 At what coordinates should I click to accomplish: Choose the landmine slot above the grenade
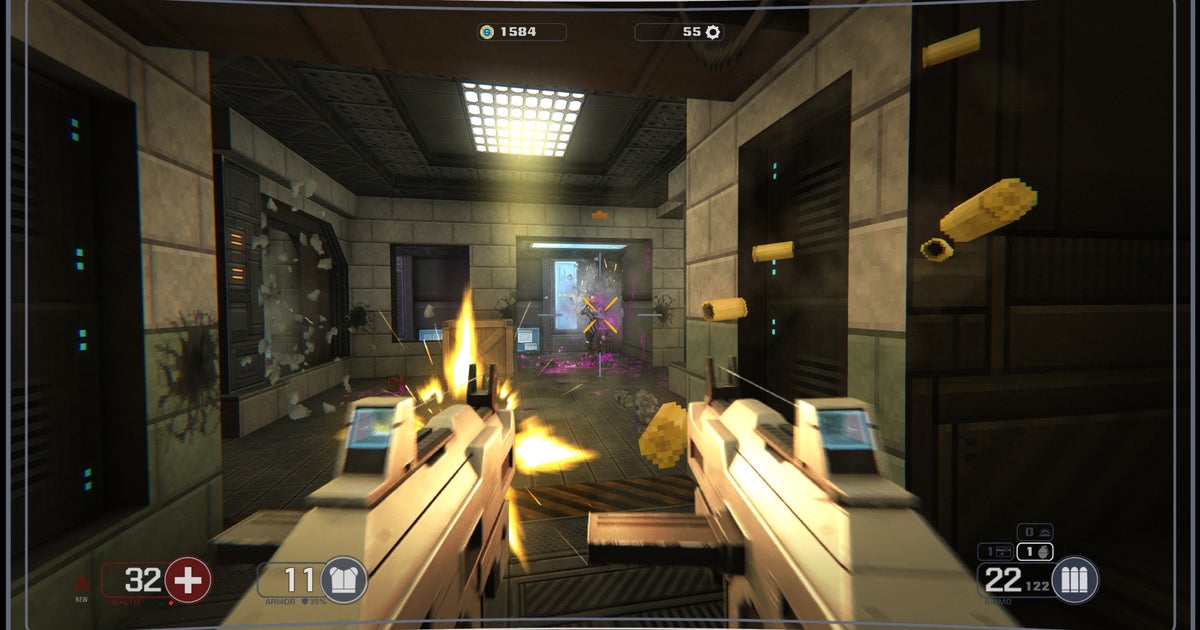1036,532
